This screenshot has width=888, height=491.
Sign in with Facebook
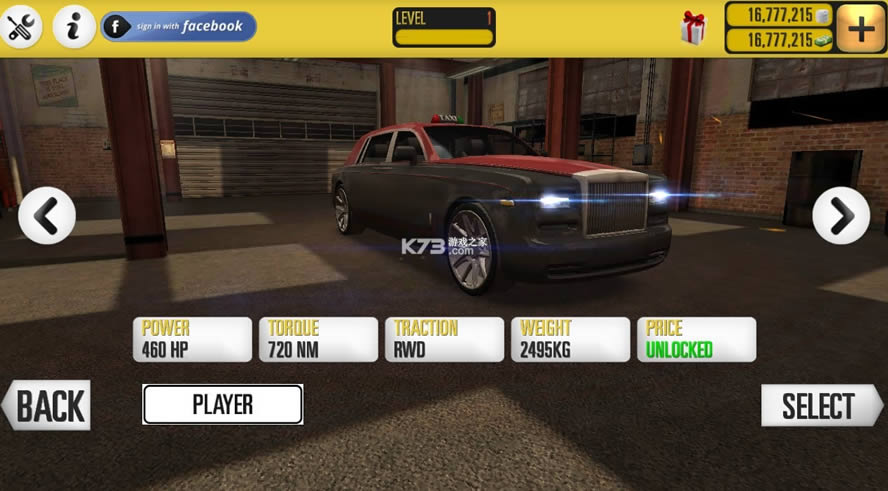click(x=179, y=27)
